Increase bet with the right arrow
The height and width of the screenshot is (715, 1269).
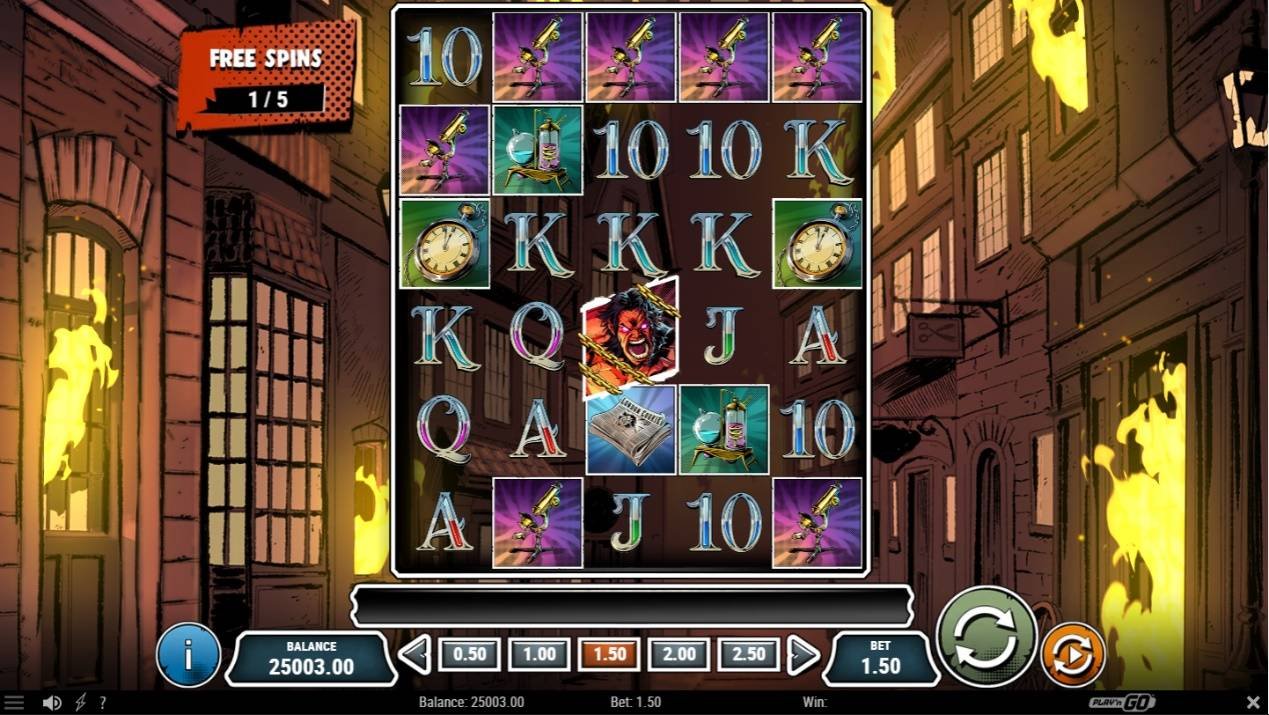click(803, 655)
